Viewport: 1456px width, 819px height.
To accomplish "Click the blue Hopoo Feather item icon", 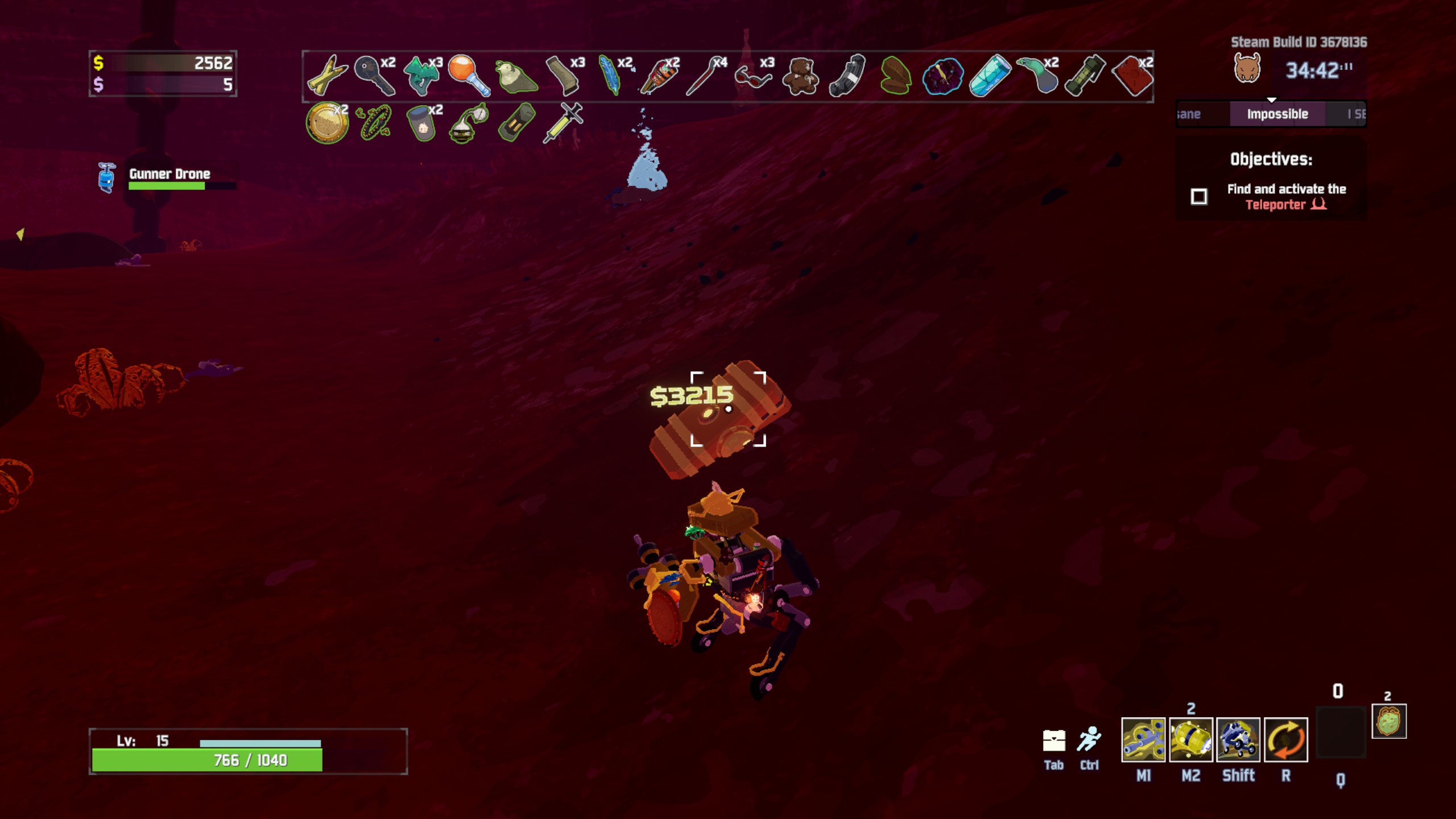I will [609, 76].
